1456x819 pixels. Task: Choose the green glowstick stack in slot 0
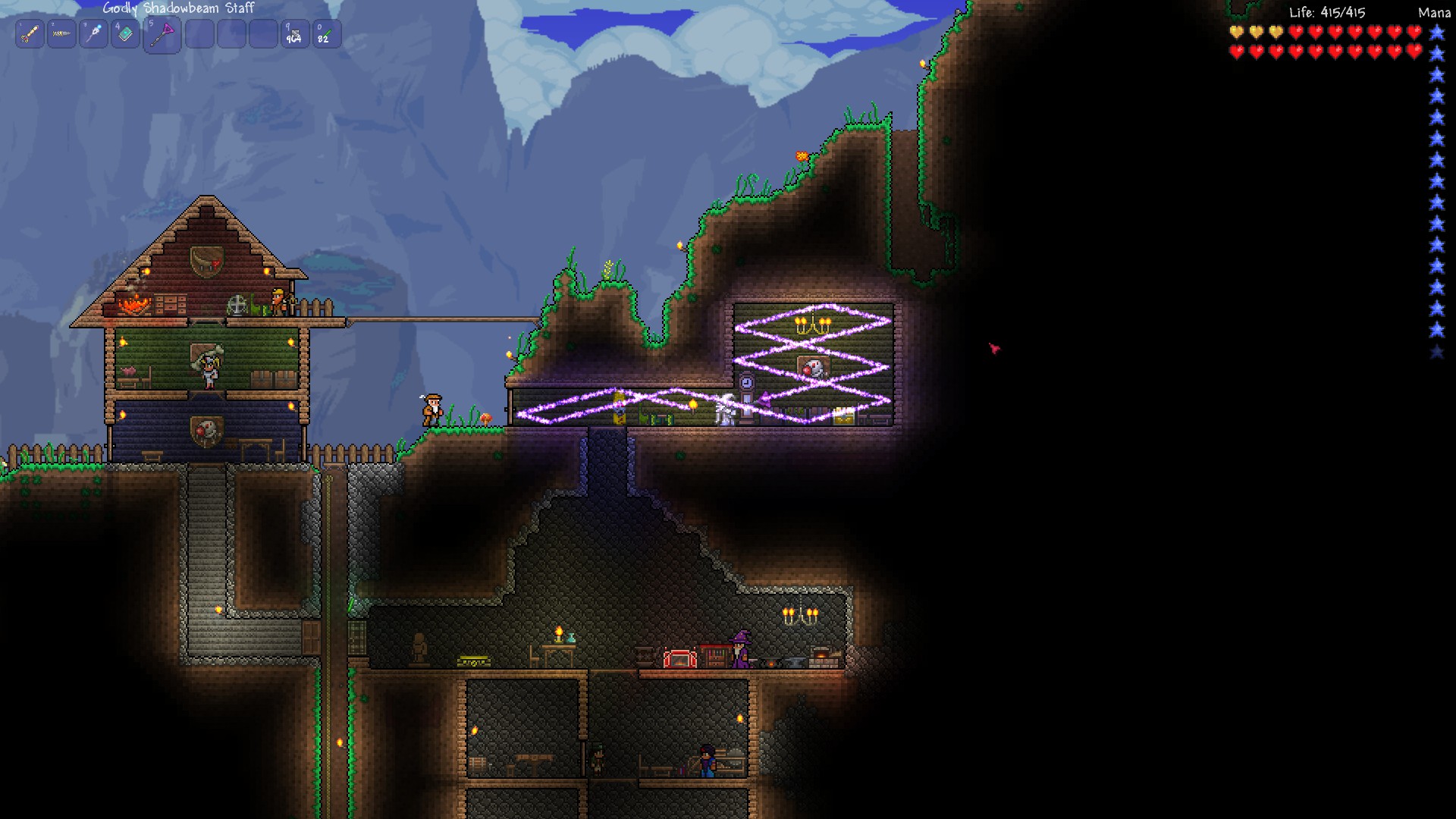(x=327, y=34)
